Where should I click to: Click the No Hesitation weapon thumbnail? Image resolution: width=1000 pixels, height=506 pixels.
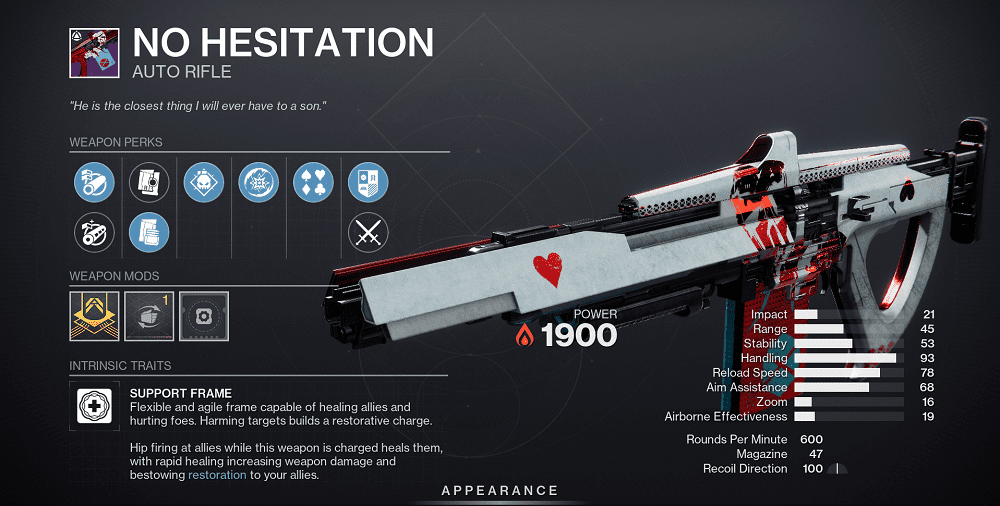(x=94, y=52)
